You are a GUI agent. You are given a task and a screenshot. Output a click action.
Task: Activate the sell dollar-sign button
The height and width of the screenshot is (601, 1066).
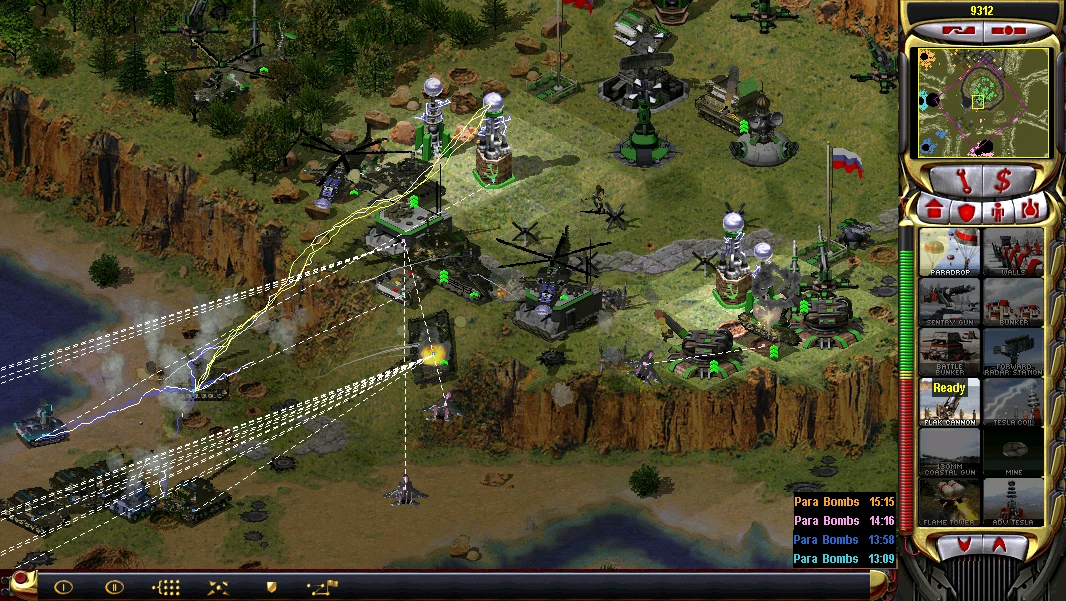coord(1002,181)
